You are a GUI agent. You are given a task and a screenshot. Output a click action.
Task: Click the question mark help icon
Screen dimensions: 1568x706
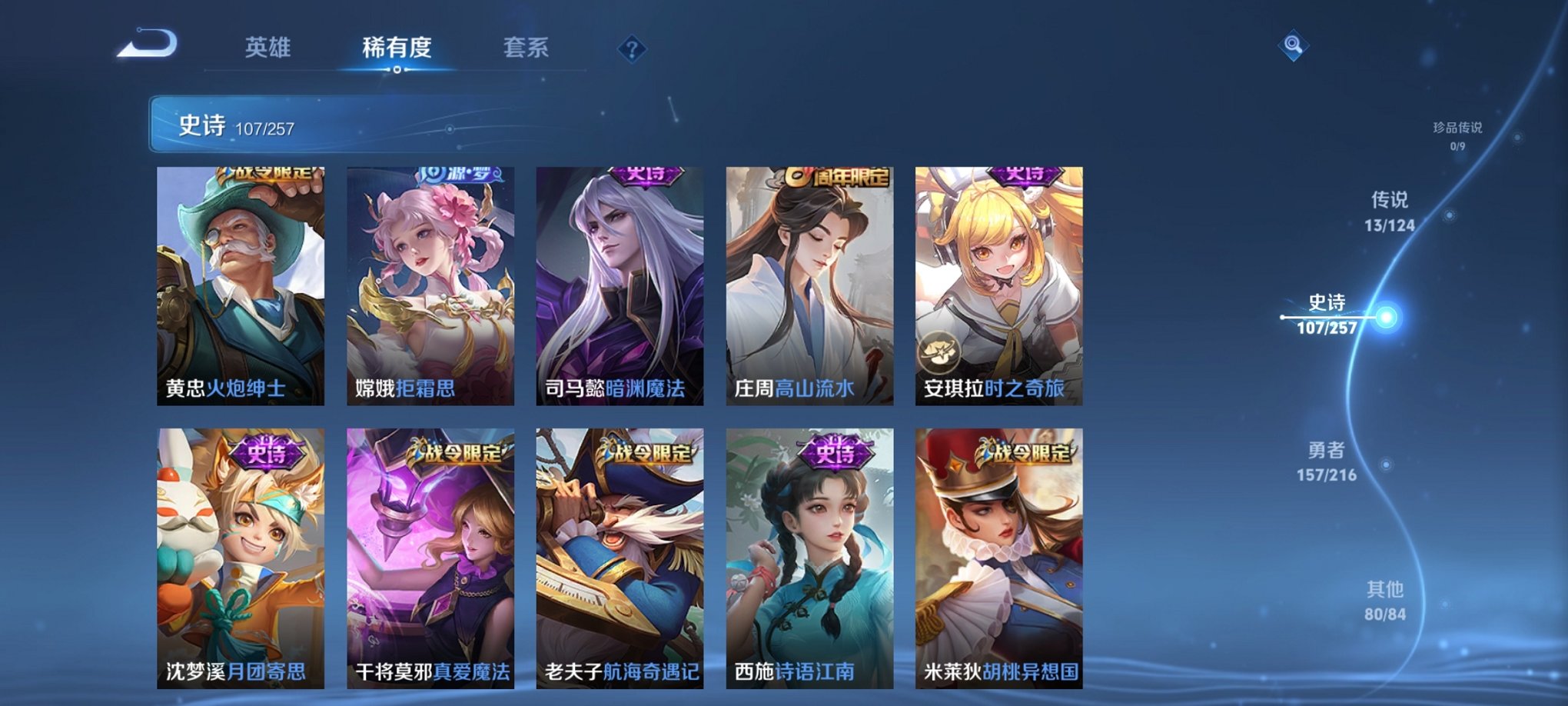coord(630,50)
